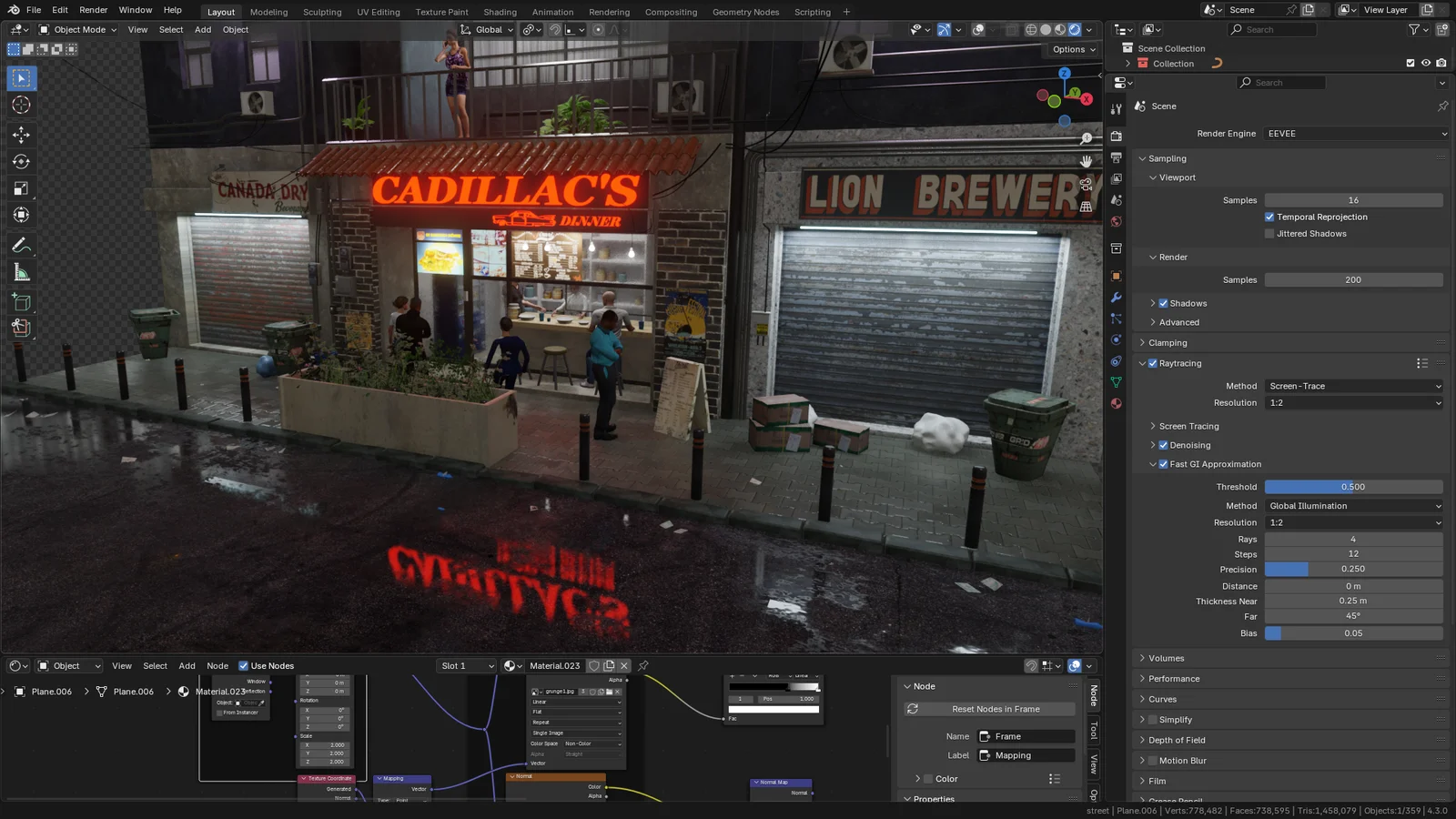Open the Render Properties tab
This screenshot has width=1456, height=819.
tap(1116, 135)
